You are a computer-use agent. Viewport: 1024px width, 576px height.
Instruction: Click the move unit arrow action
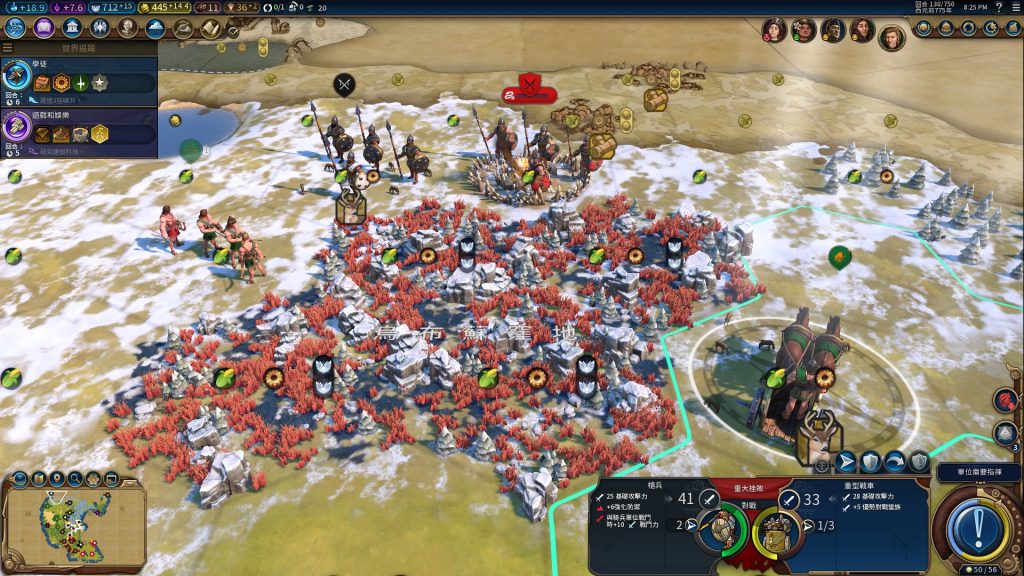pyautogui.click(x=846, y=461)
